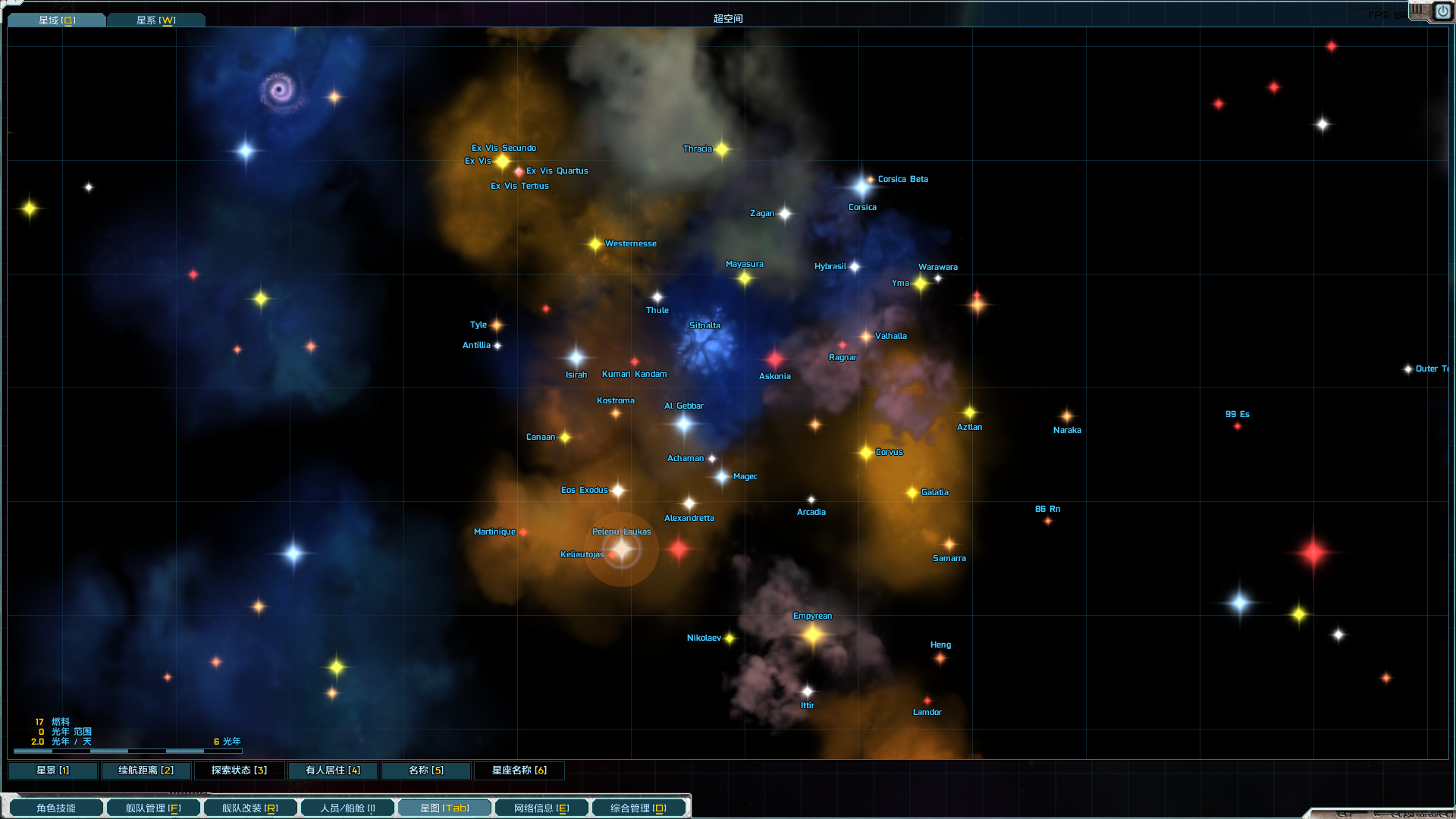1456x819 pixels.
Task: Select the Keliautojas system label
Action: point(581,554)
